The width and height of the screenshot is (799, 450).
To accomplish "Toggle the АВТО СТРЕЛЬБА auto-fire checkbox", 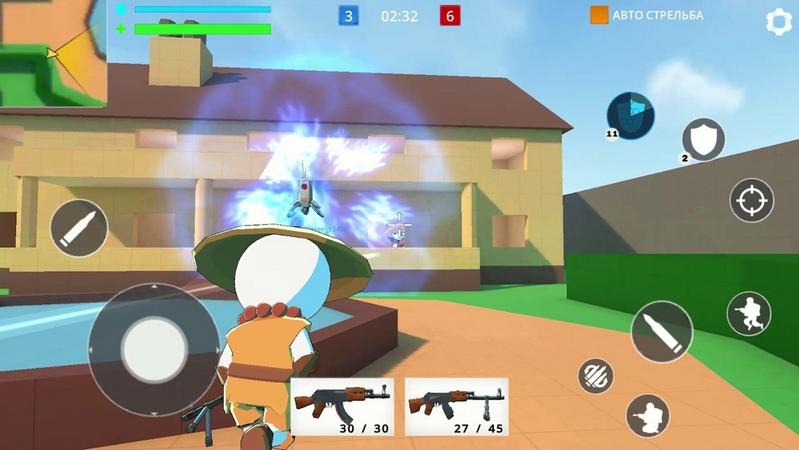I will click(599, 15).
